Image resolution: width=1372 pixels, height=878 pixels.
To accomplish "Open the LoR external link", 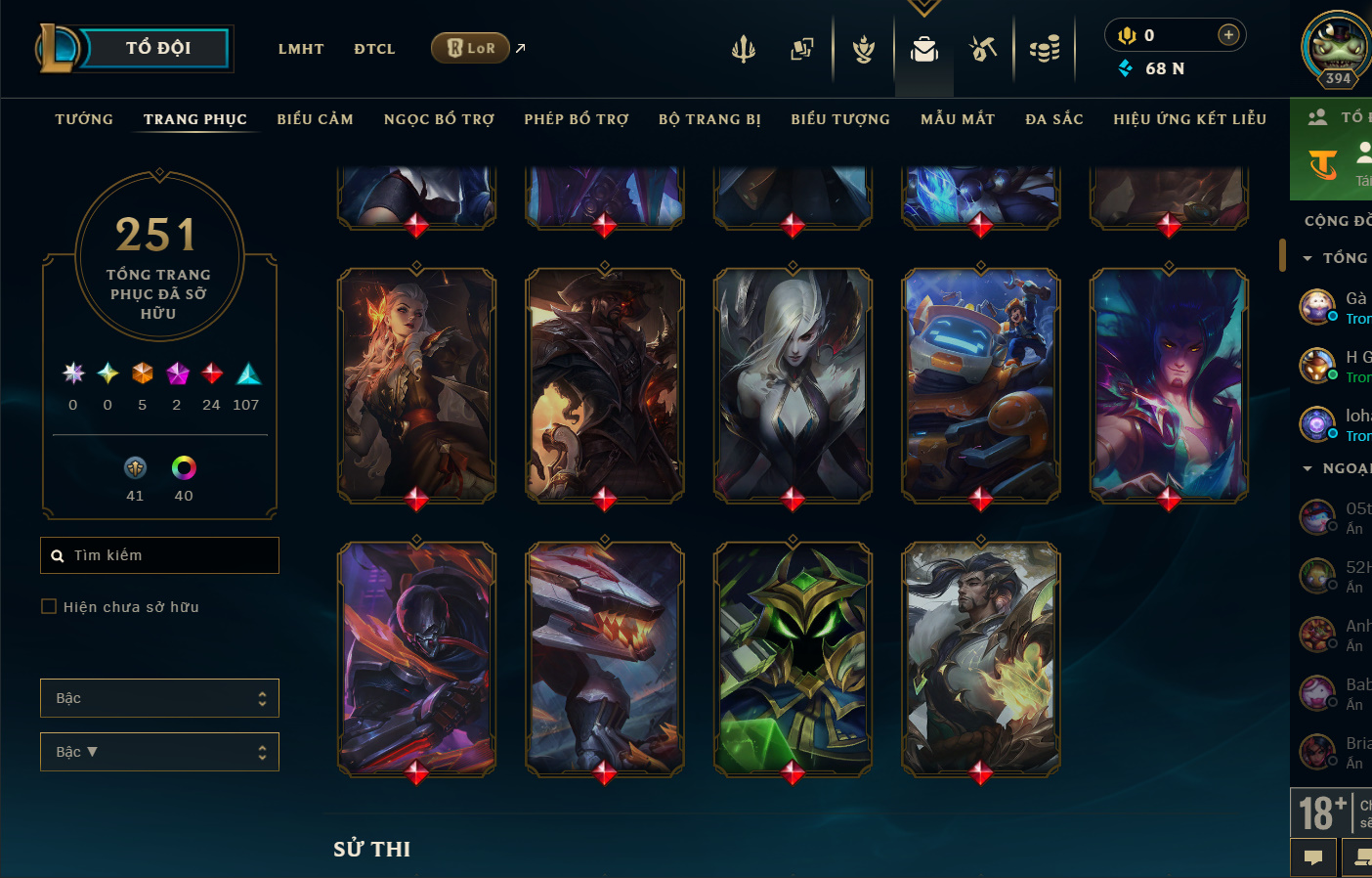I will point(472,48).
